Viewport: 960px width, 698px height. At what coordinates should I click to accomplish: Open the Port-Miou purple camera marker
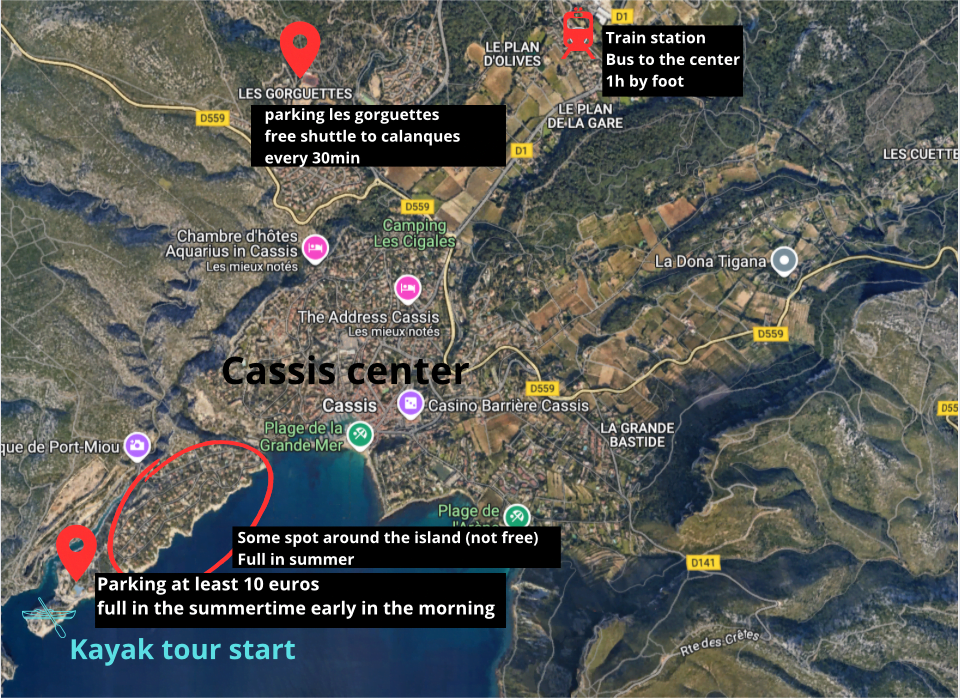click(x=139, y=446)
